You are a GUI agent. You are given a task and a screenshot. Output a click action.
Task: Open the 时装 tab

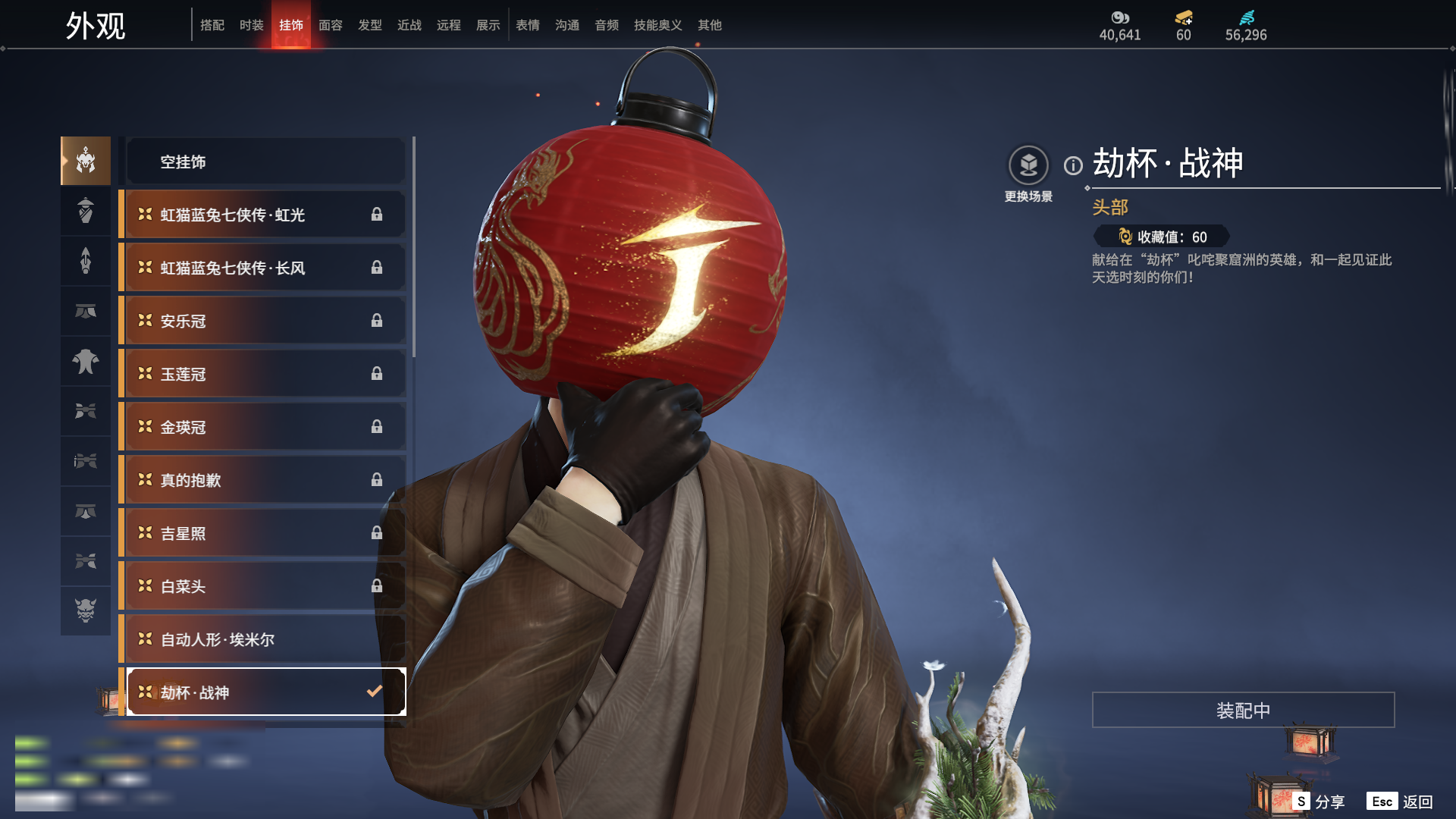[x=252, y=26]
